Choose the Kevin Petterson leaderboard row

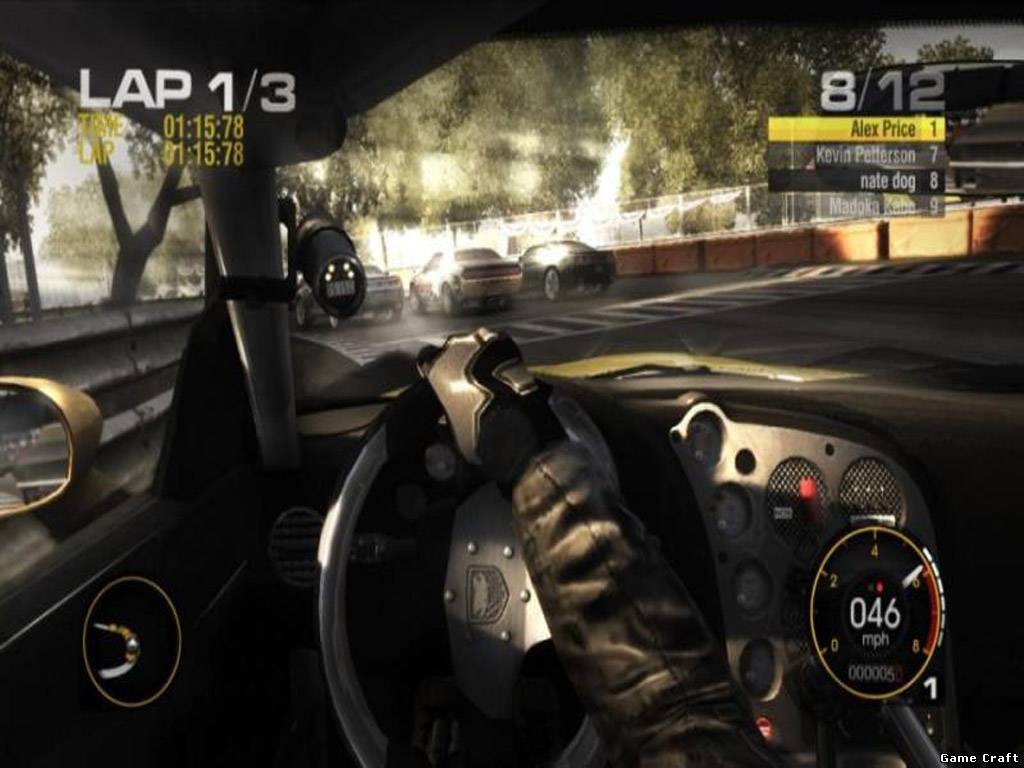(x=856, y=155)
